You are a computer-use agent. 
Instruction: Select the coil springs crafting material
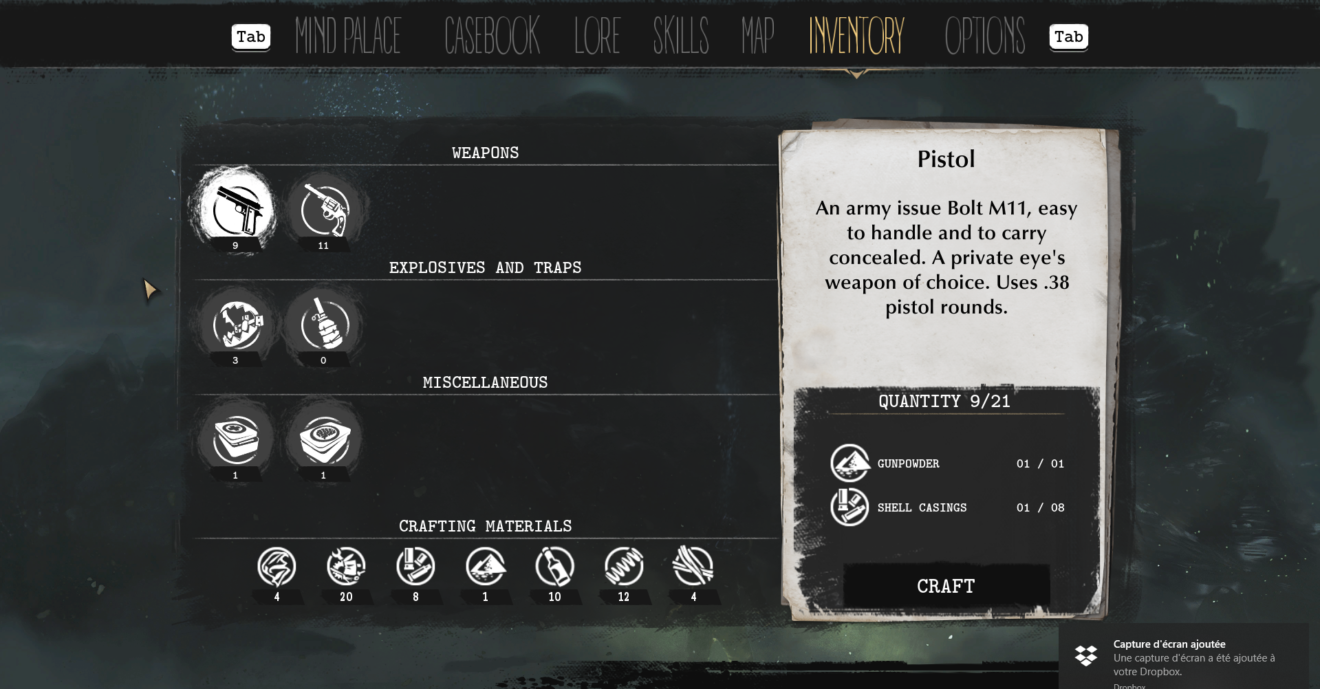(624, 567)
